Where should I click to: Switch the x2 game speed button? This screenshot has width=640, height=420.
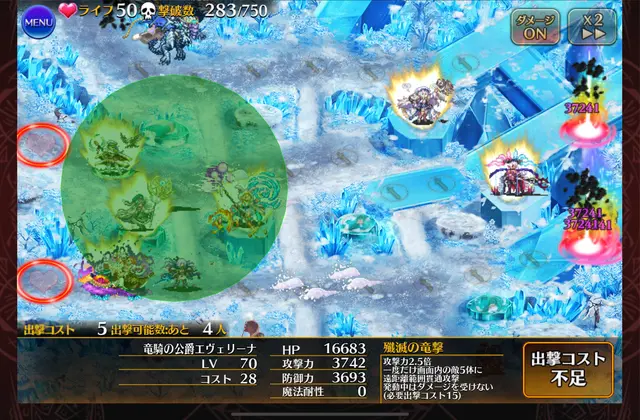[592, 26]
